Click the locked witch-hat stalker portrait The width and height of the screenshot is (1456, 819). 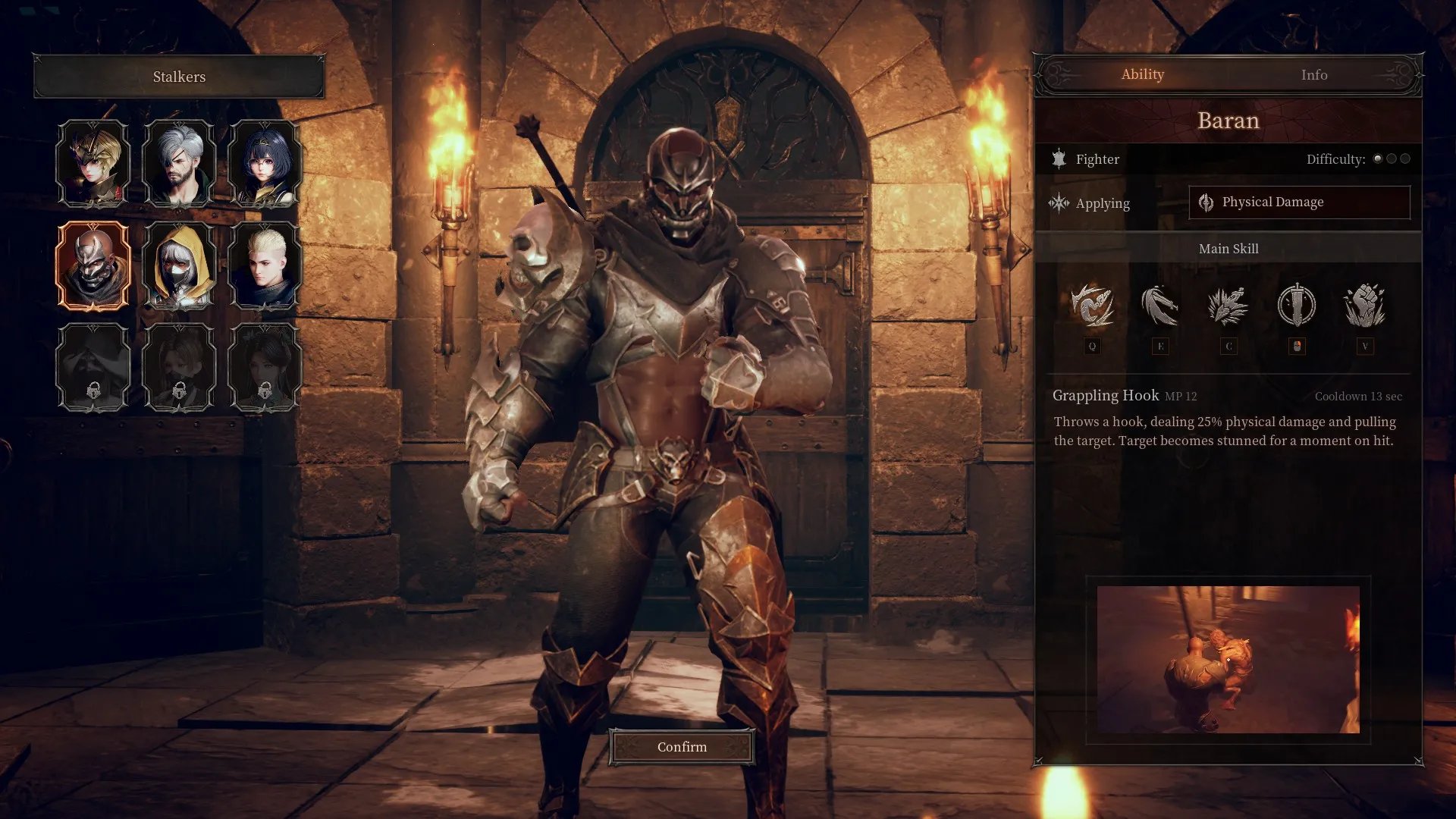tap(93, 367)
